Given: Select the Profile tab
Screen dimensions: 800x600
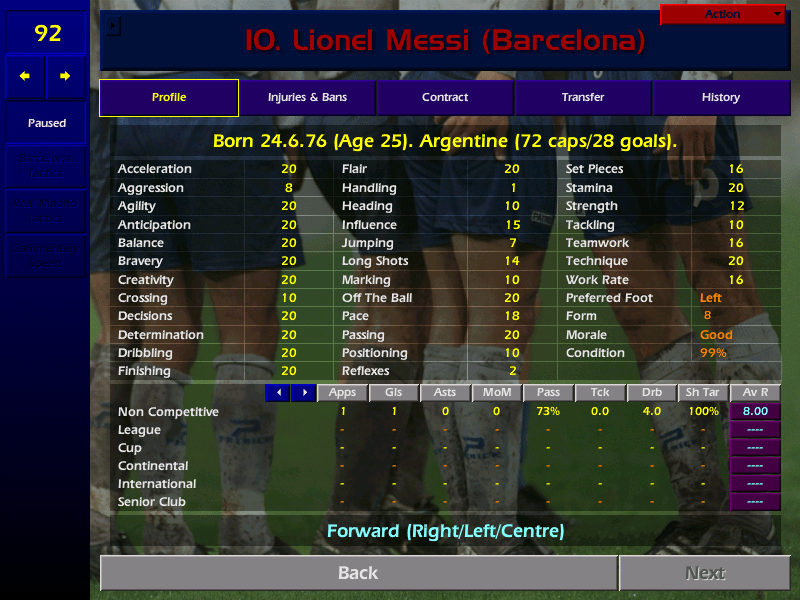Looking at the screenshot, I should point(169,98).
